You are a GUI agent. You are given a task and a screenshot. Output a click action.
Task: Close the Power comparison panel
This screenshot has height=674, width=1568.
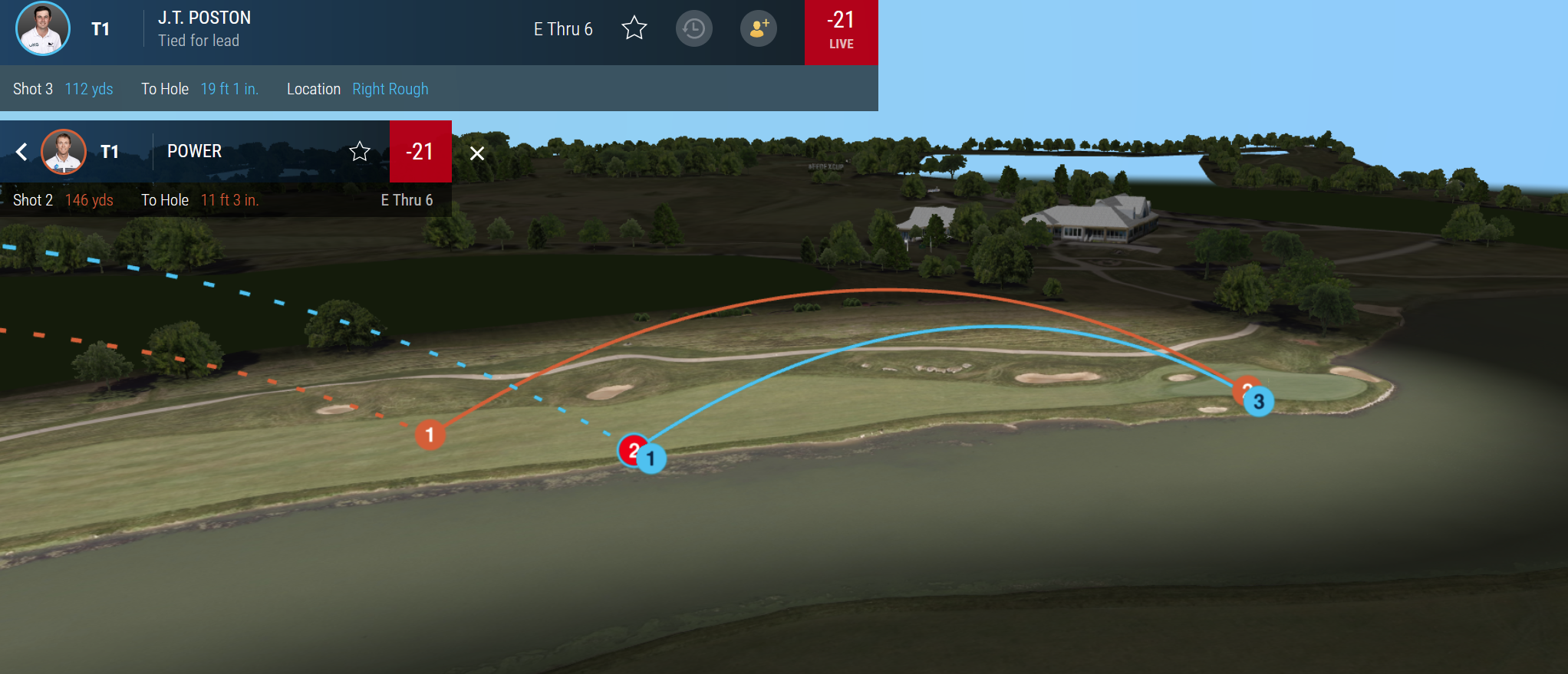[x=477, y=153]
